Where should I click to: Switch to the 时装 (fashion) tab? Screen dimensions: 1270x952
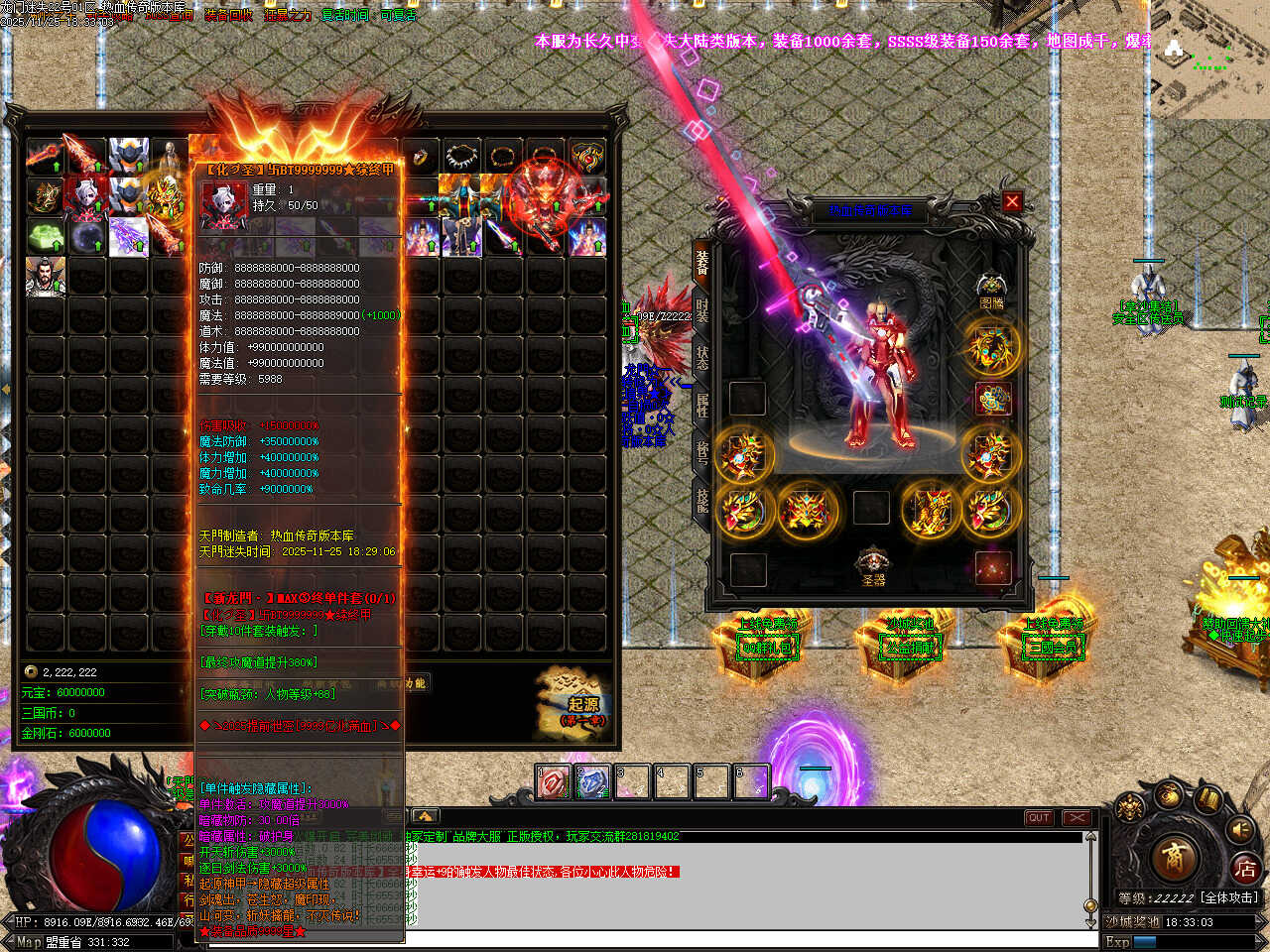(701, 308)
